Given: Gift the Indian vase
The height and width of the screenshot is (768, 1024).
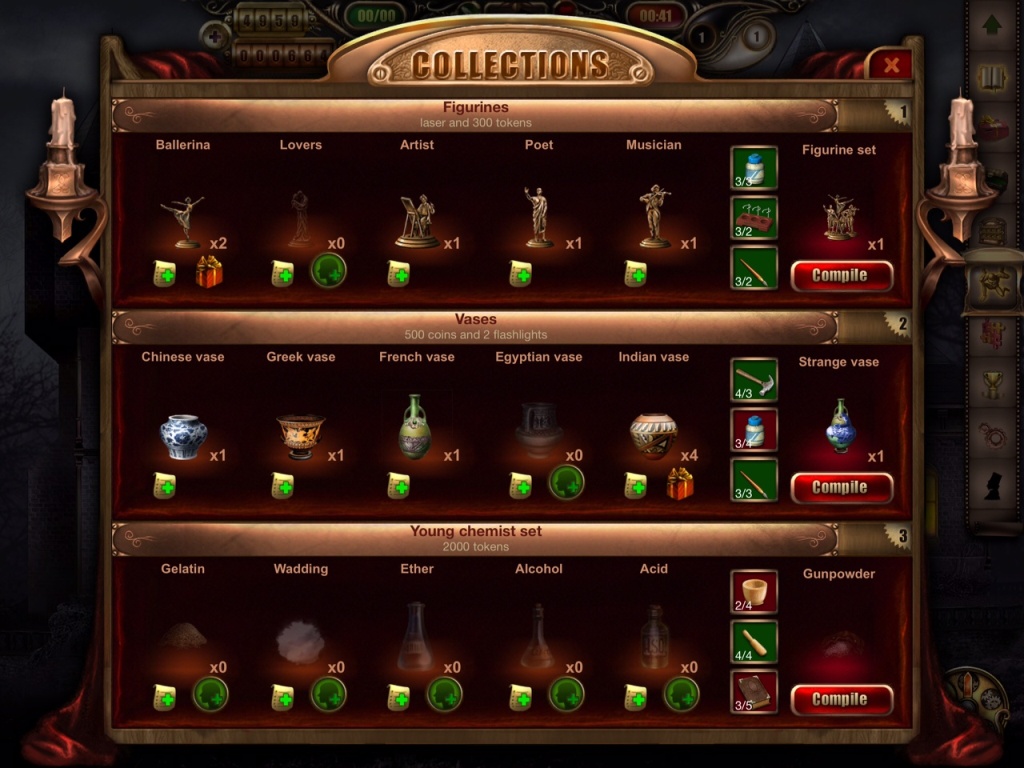Looking at the screenshot, I should coord(680,485).
